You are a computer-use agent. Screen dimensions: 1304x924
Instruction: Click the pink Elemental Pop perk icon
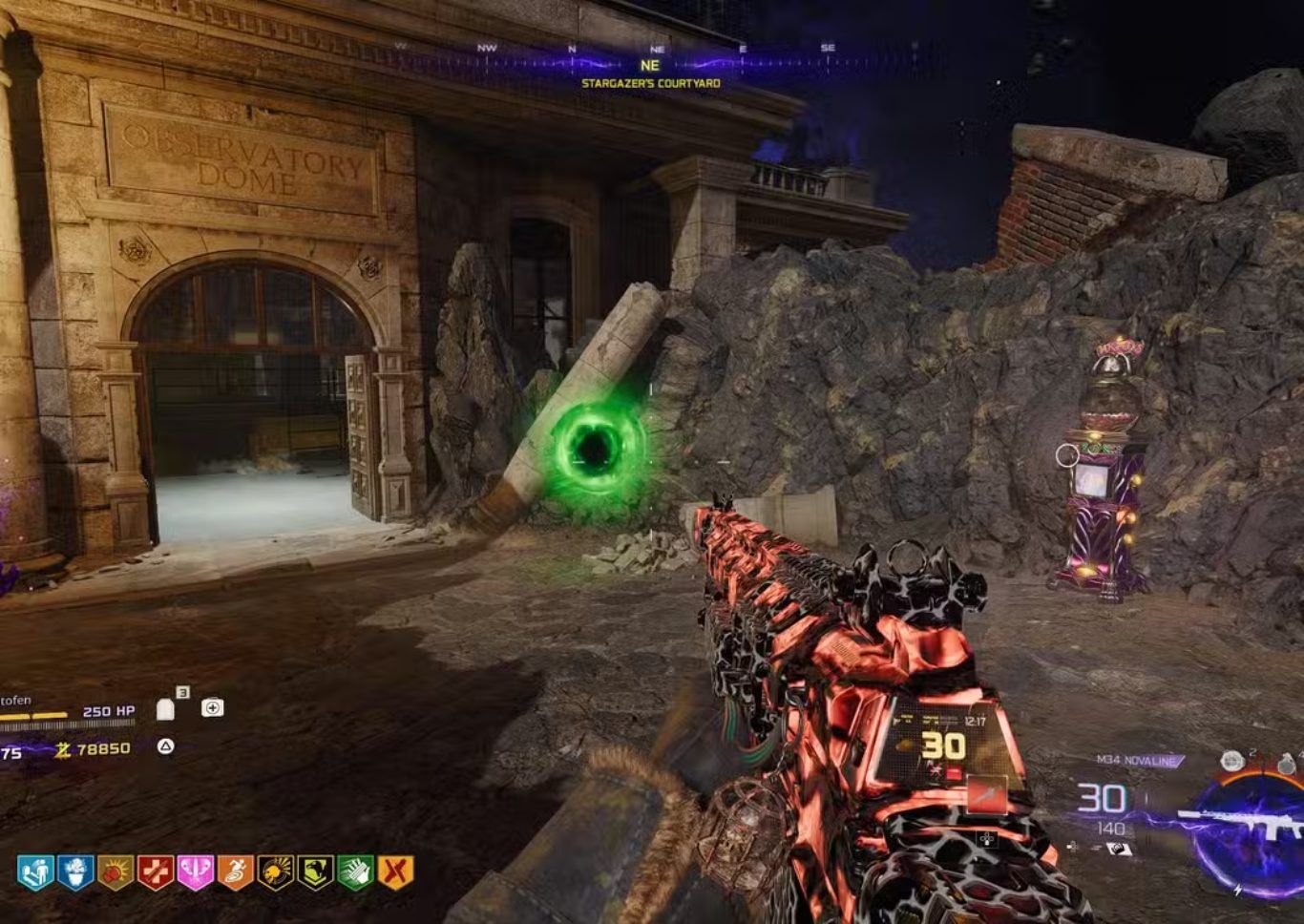195,872
